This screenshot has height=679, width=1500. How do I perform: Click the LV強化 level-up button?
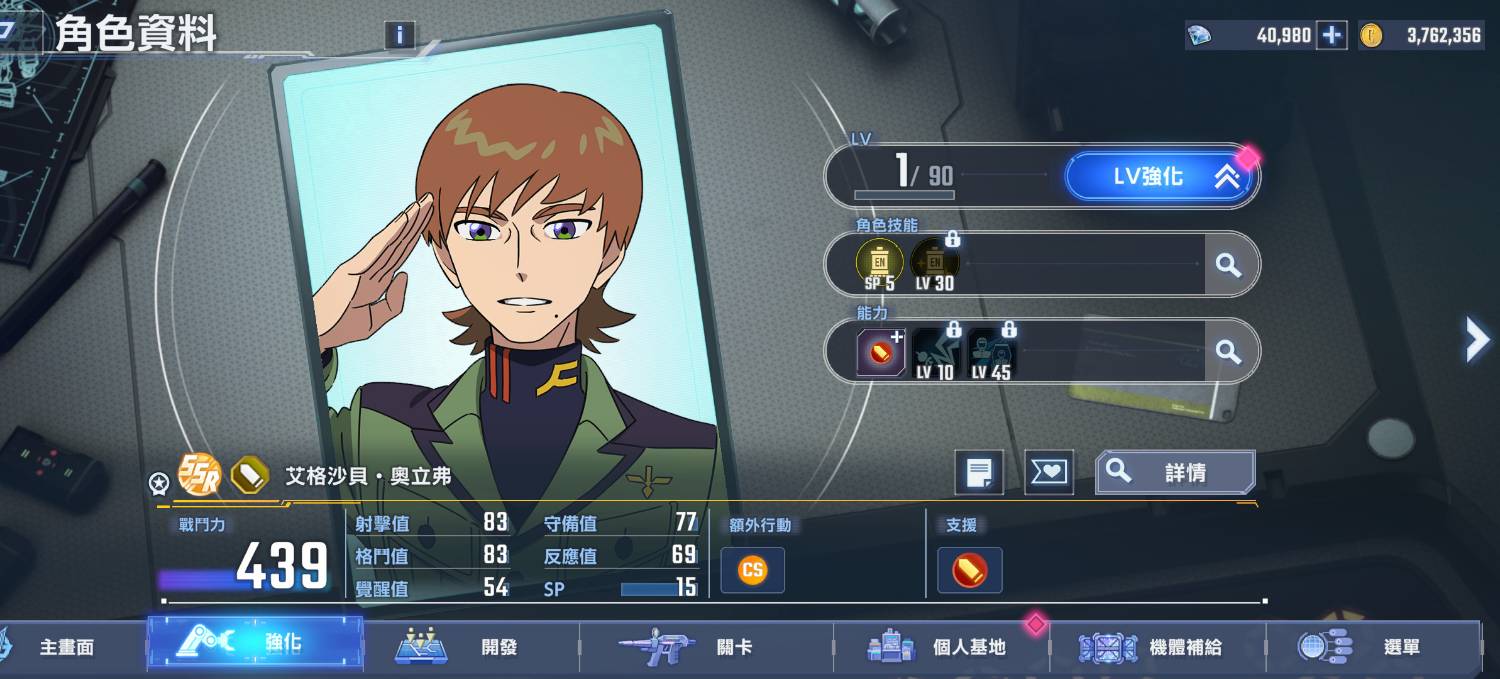[x=1160, y=177]
